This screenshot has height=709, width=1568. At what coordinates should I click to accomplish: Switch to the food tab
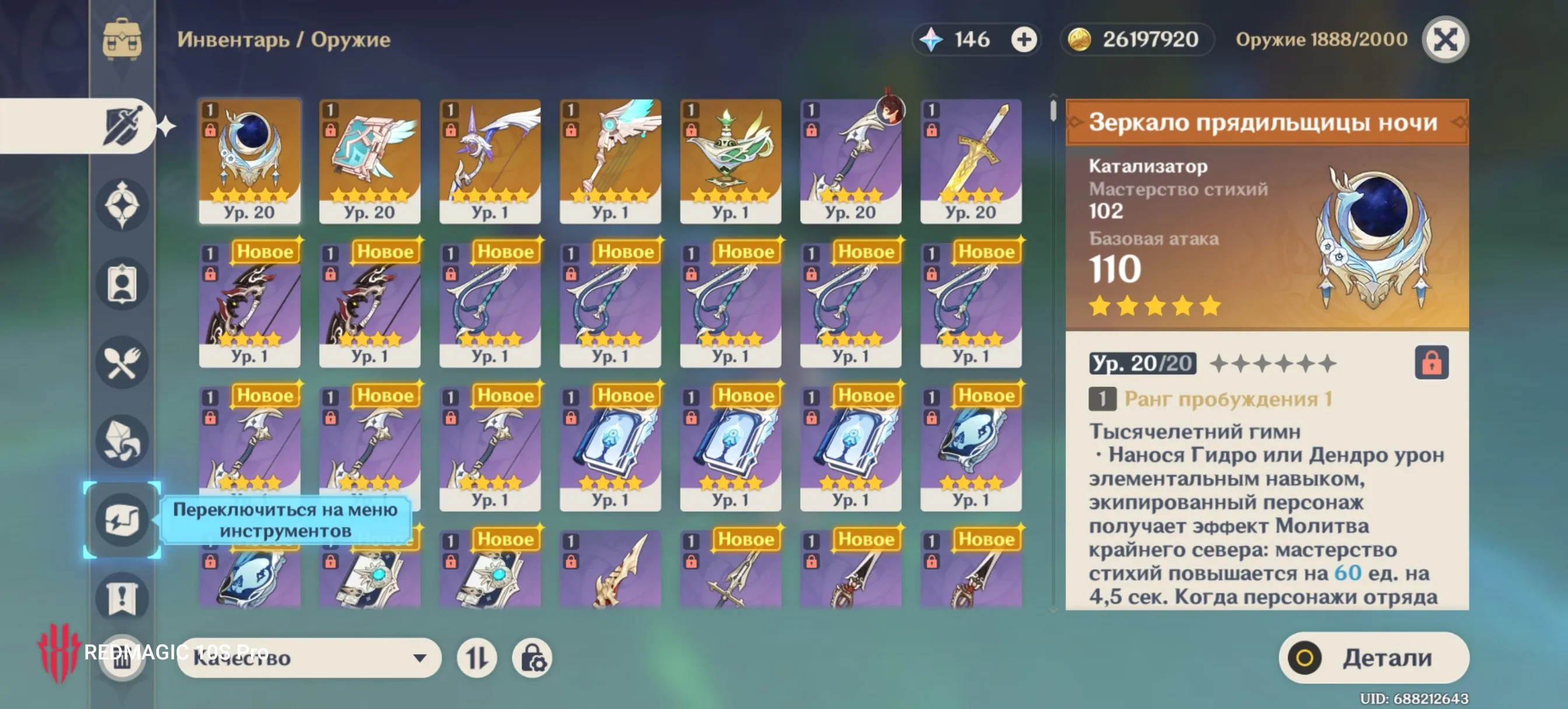coord(122,363)
